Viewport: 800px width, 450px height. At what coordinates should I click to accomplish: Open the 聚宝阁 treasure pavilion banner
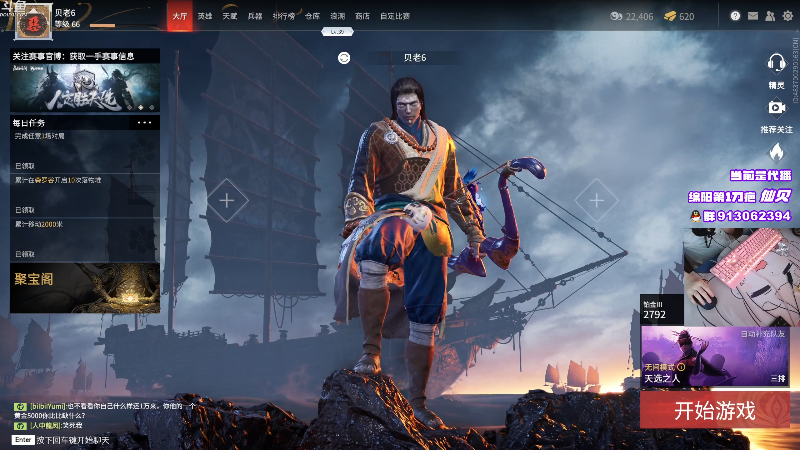tap(84, 287)
